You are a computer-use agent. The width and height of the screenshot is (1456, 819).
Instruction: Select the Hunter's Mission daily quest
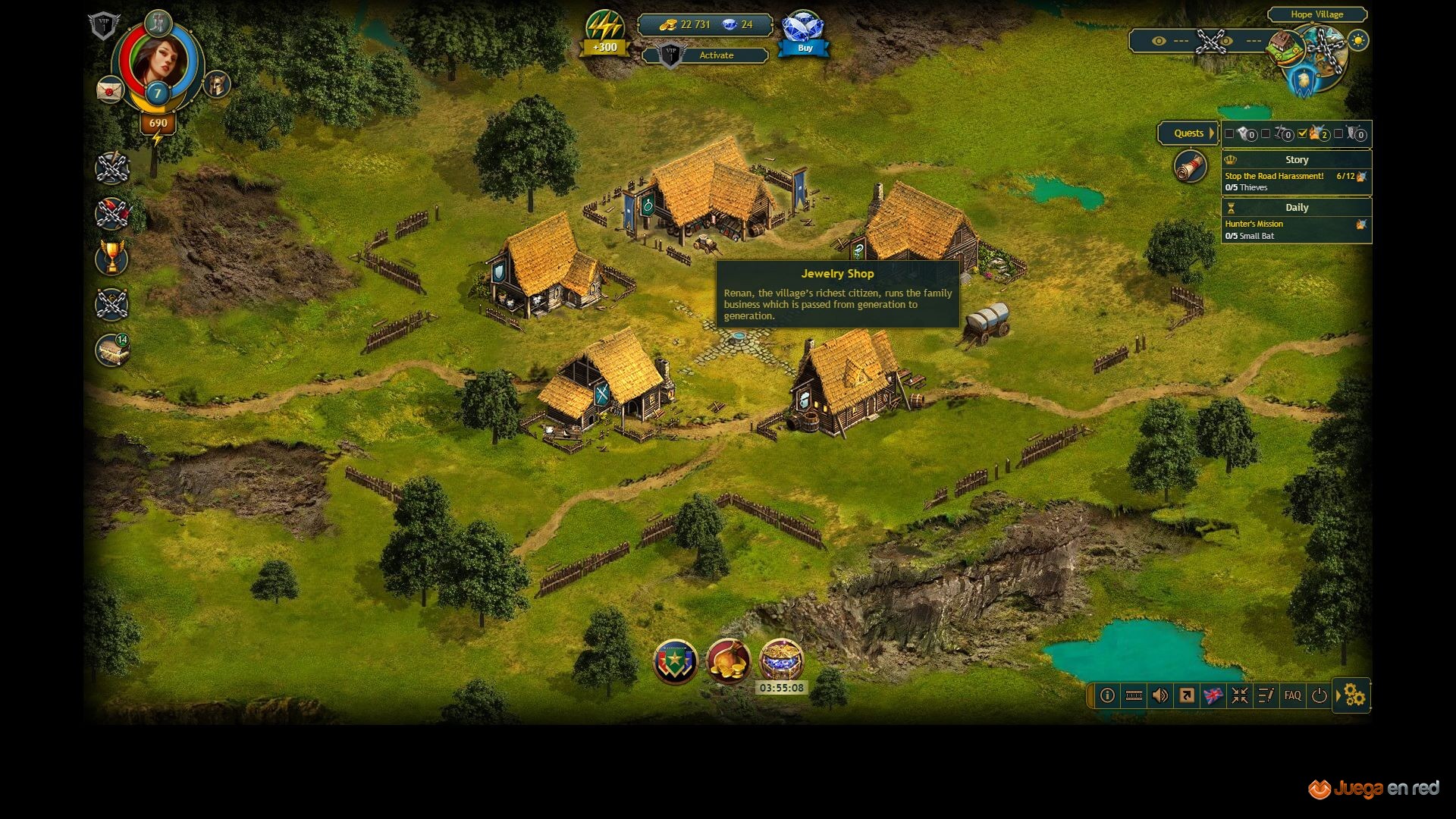pos(1254,224)
